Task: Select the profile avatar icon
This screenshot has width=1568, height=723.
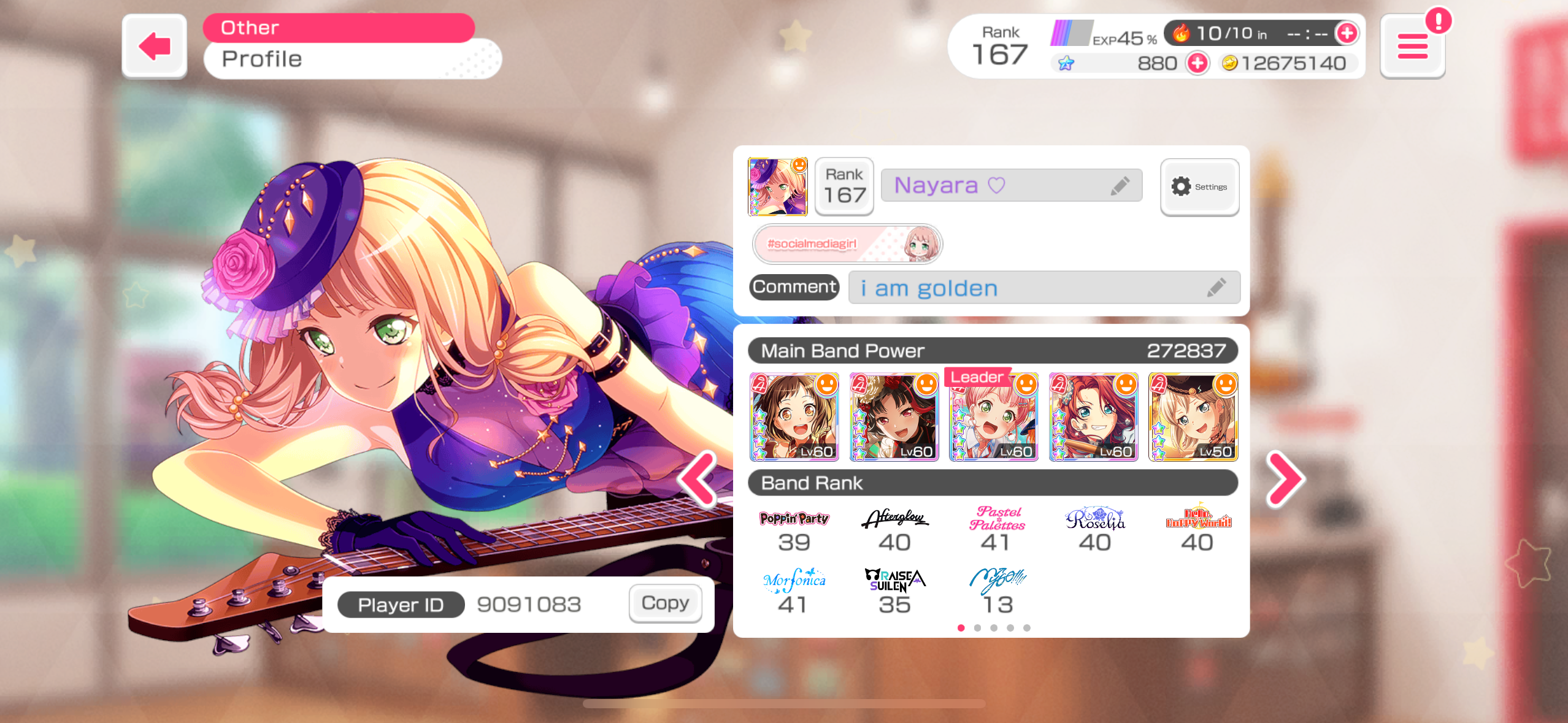Action: pos(777,186)
